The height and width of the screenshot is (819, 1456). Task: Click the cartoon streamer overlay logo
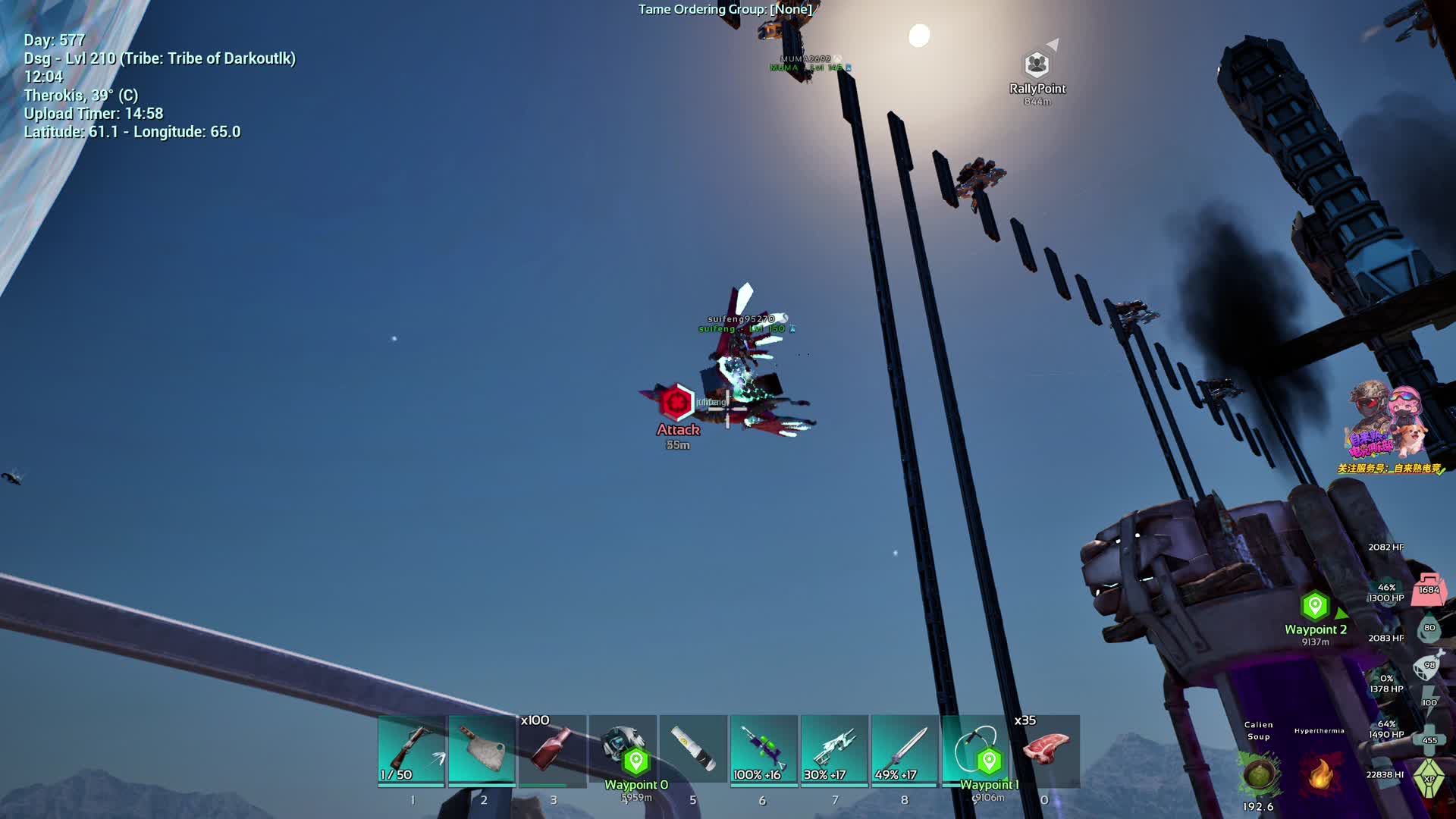(x=1386, y=425)
